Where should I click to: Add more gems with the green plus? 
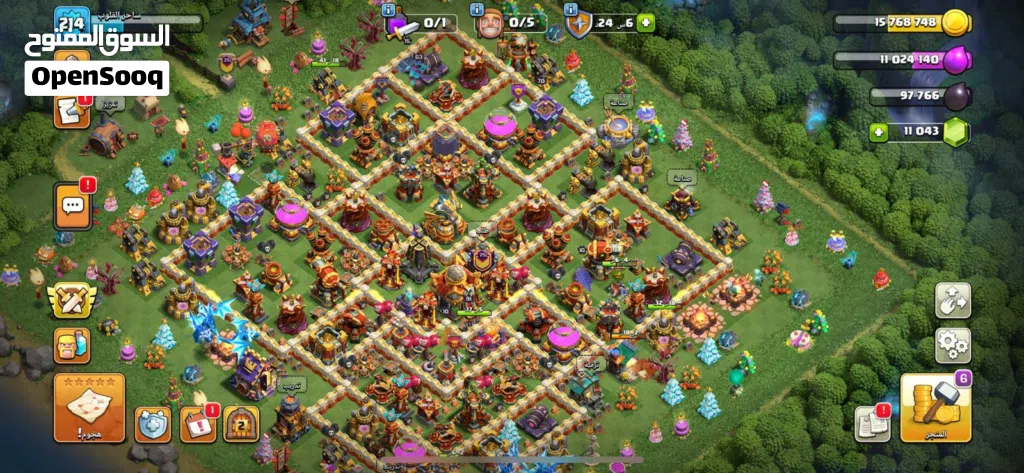(x=879, y=132)
